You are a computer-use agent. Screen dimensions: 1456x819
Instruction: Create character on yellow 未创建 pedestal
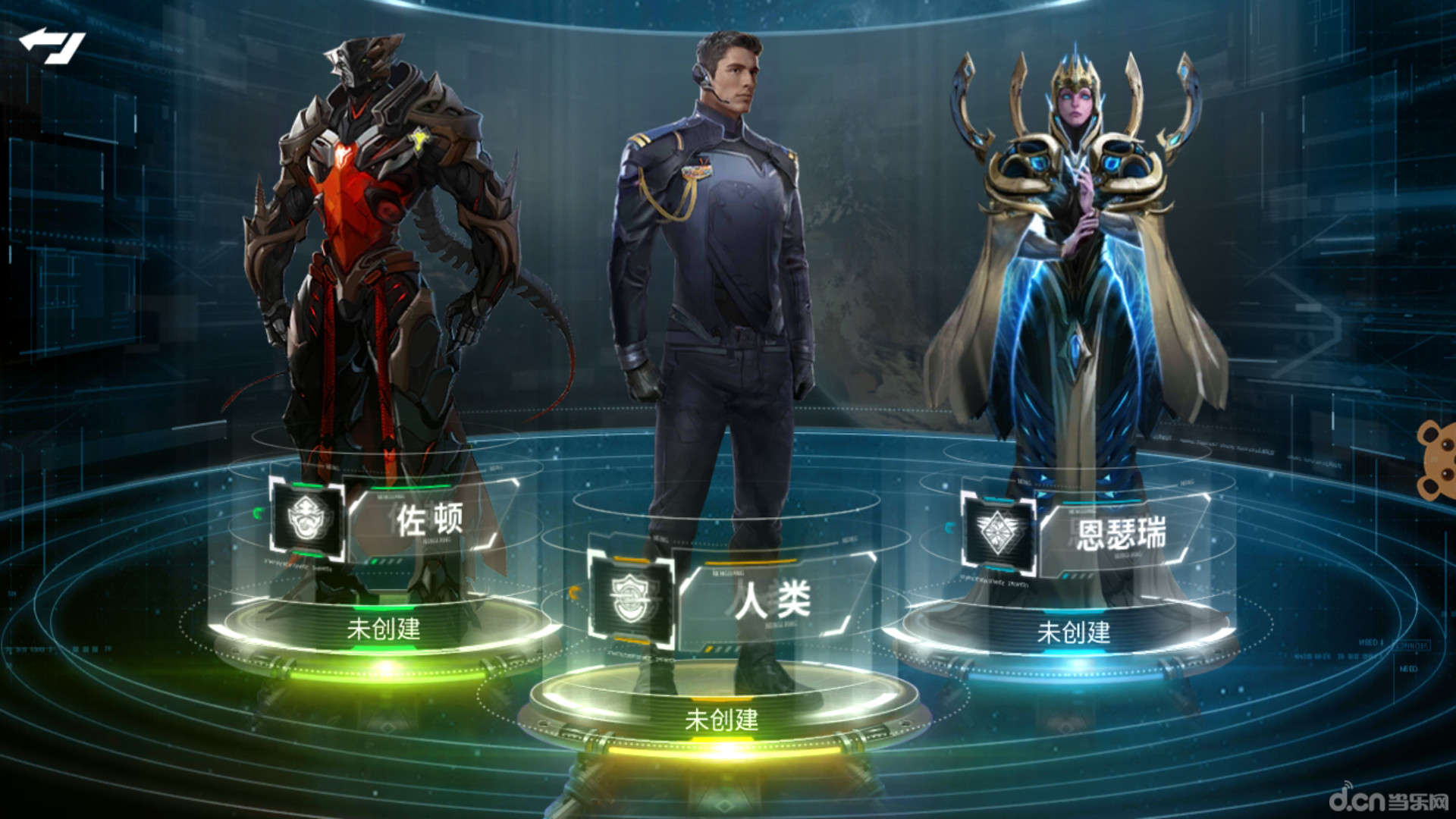click(x=721, y=719)
